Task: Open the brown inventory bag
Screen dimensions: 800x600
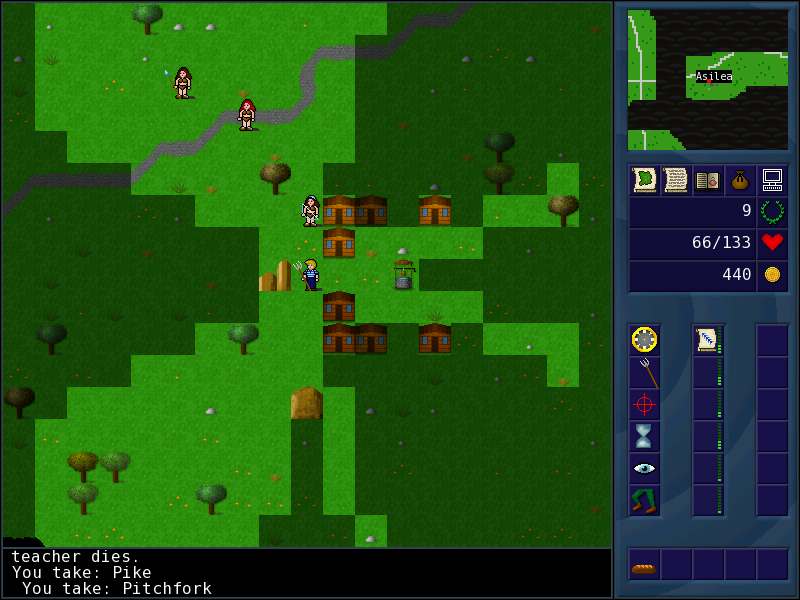Action: click(x=740, y=180)
